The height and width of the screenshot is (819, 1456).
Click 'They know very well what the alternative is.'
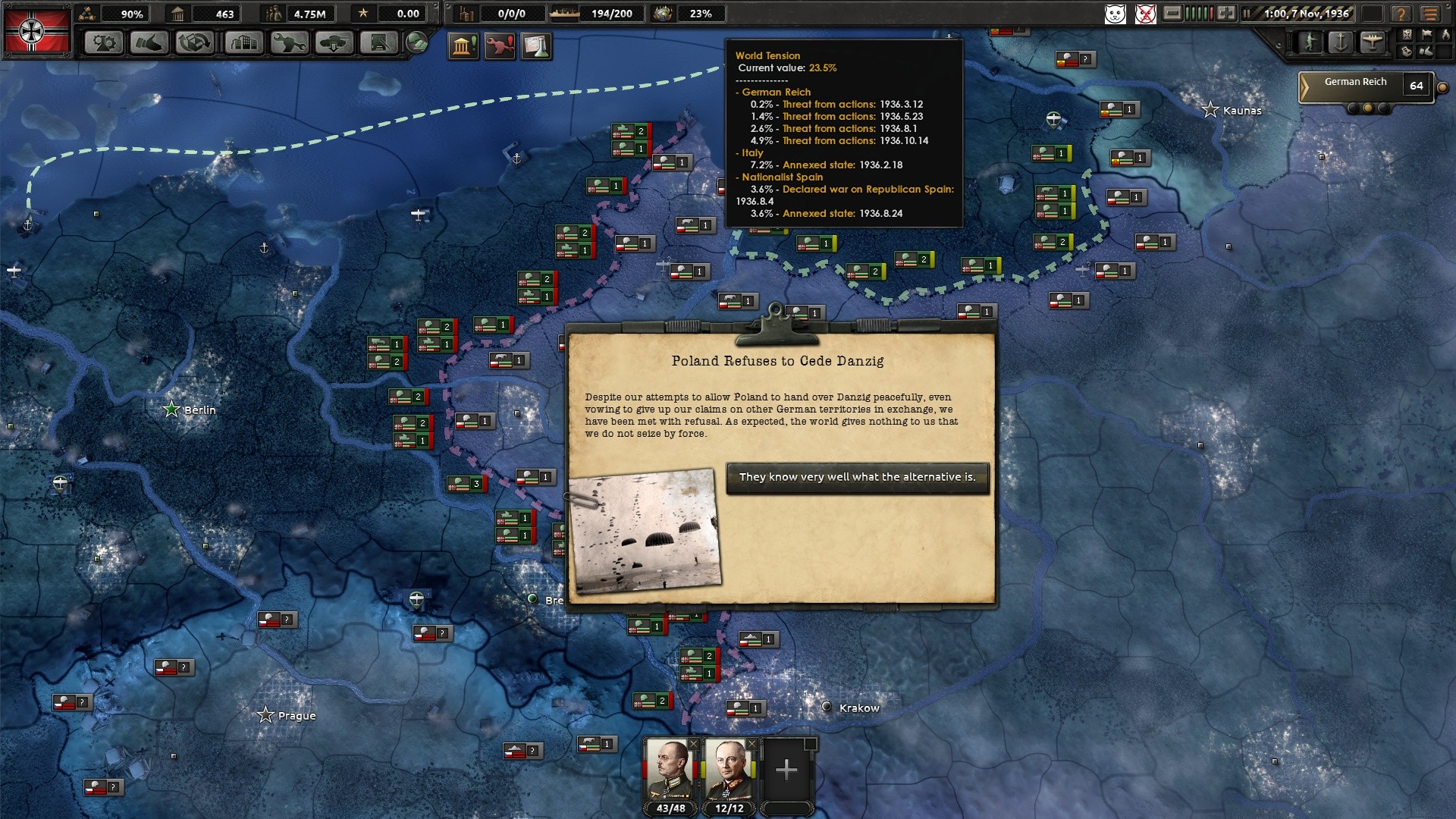tap(857, 478)
